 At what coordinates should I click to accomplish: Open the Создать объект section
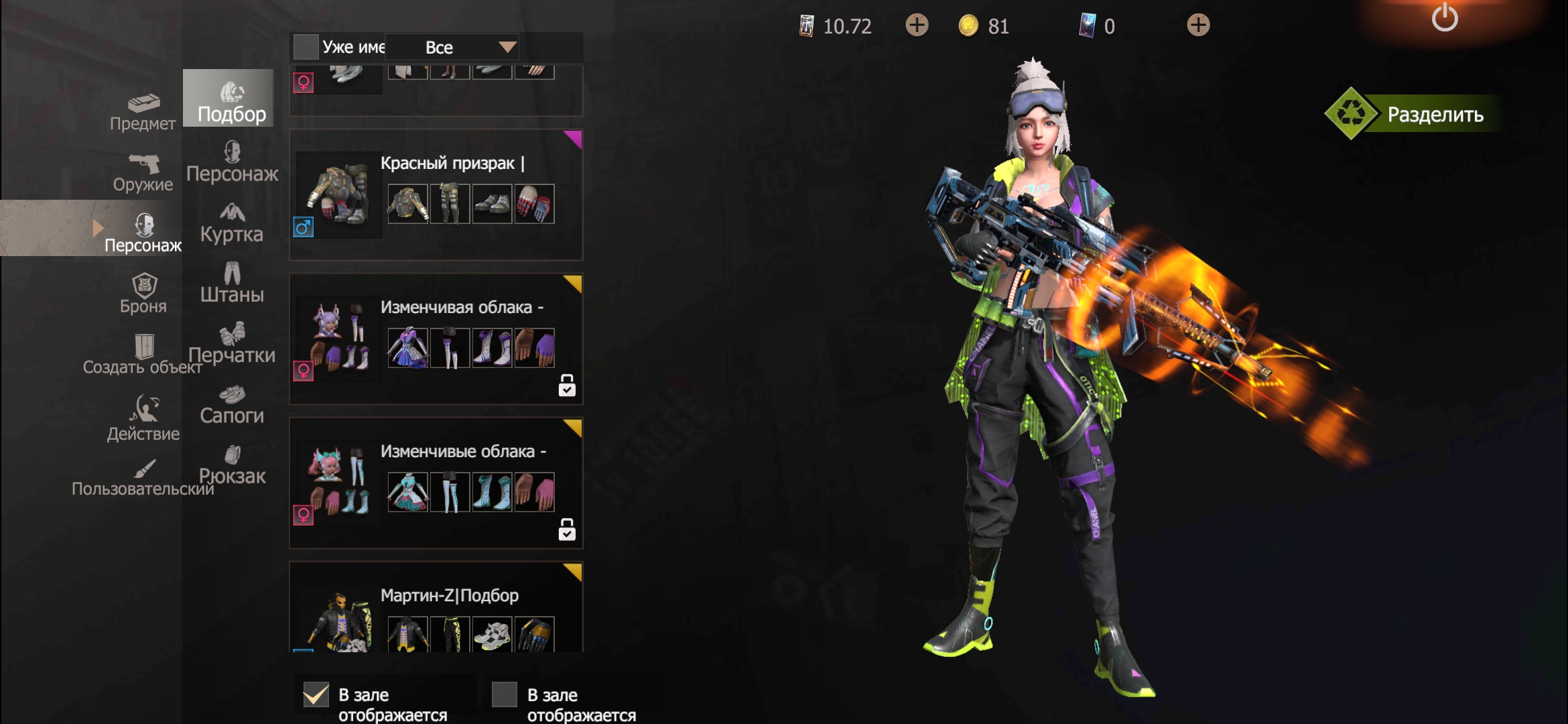click(x=143, y=355)
